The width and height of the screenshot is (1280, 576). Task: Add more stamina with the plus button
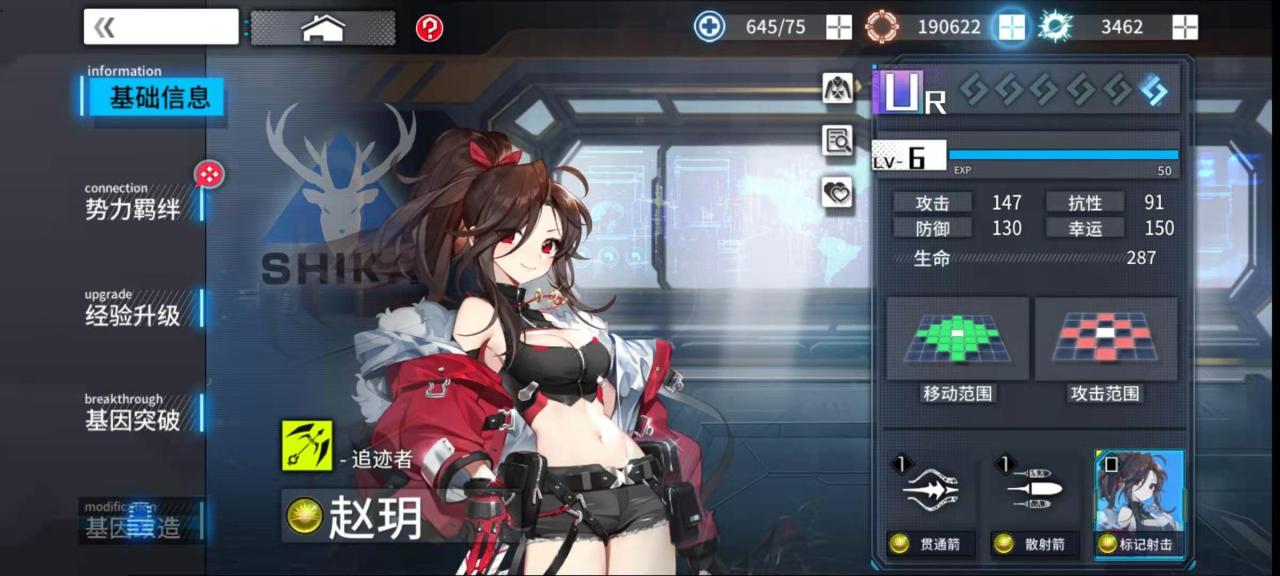pyautogui.click(x=839, y=27)
